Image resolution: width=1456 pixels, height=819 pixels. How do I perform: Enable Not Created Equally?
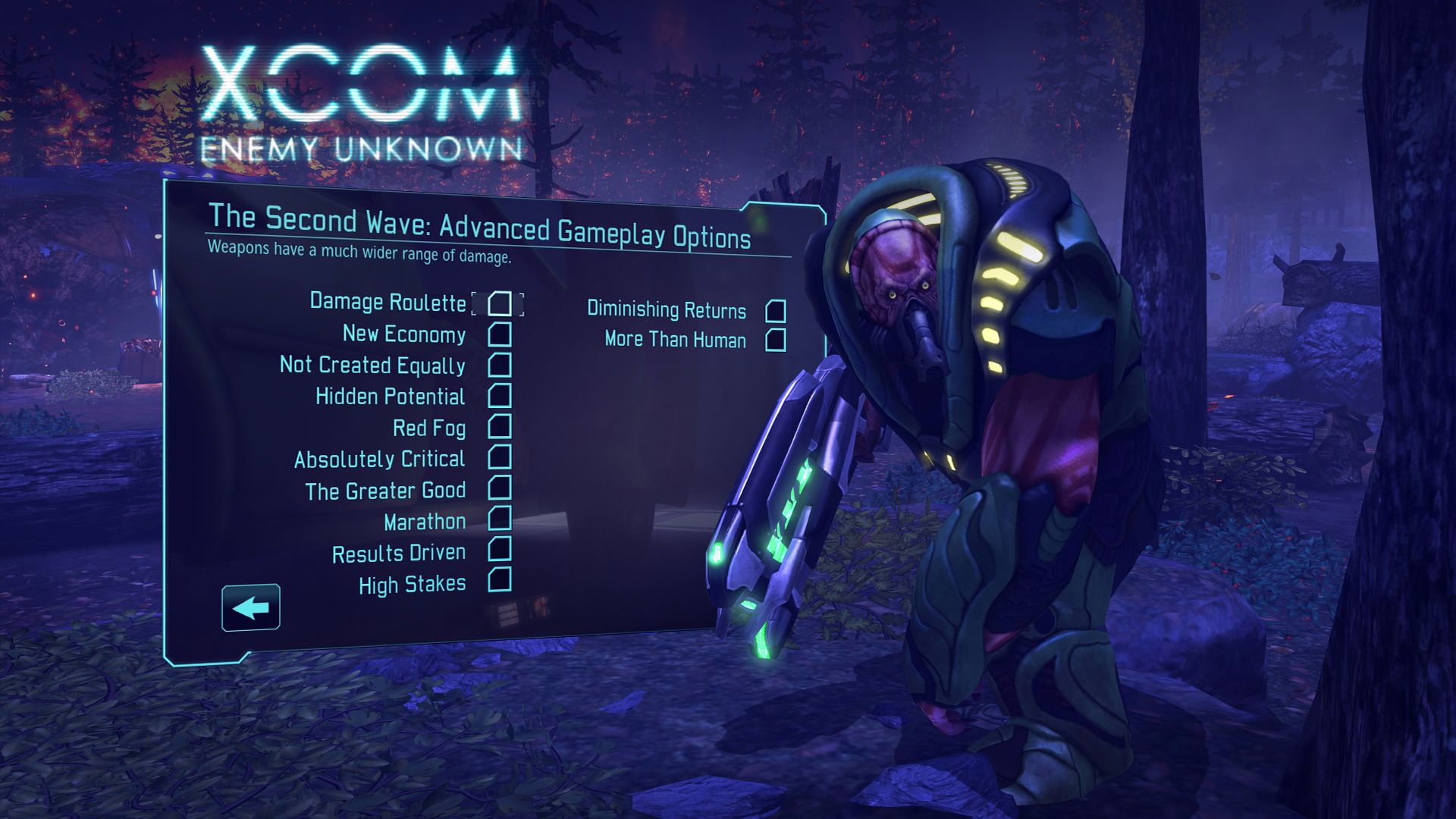tap(500, 366)
